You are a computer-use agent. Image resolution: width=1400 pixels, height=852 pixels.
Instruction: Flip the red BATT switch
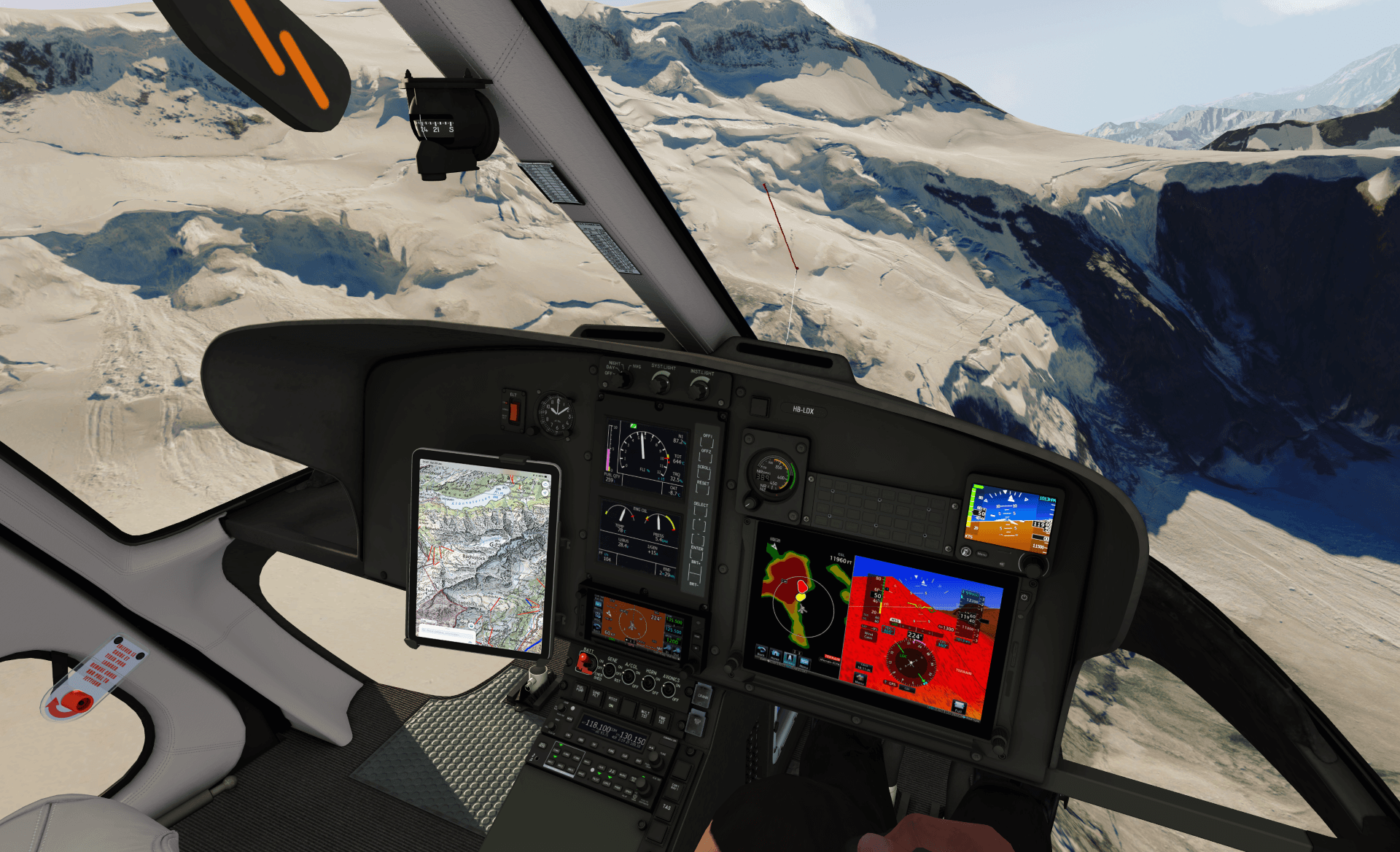point(584,662)
